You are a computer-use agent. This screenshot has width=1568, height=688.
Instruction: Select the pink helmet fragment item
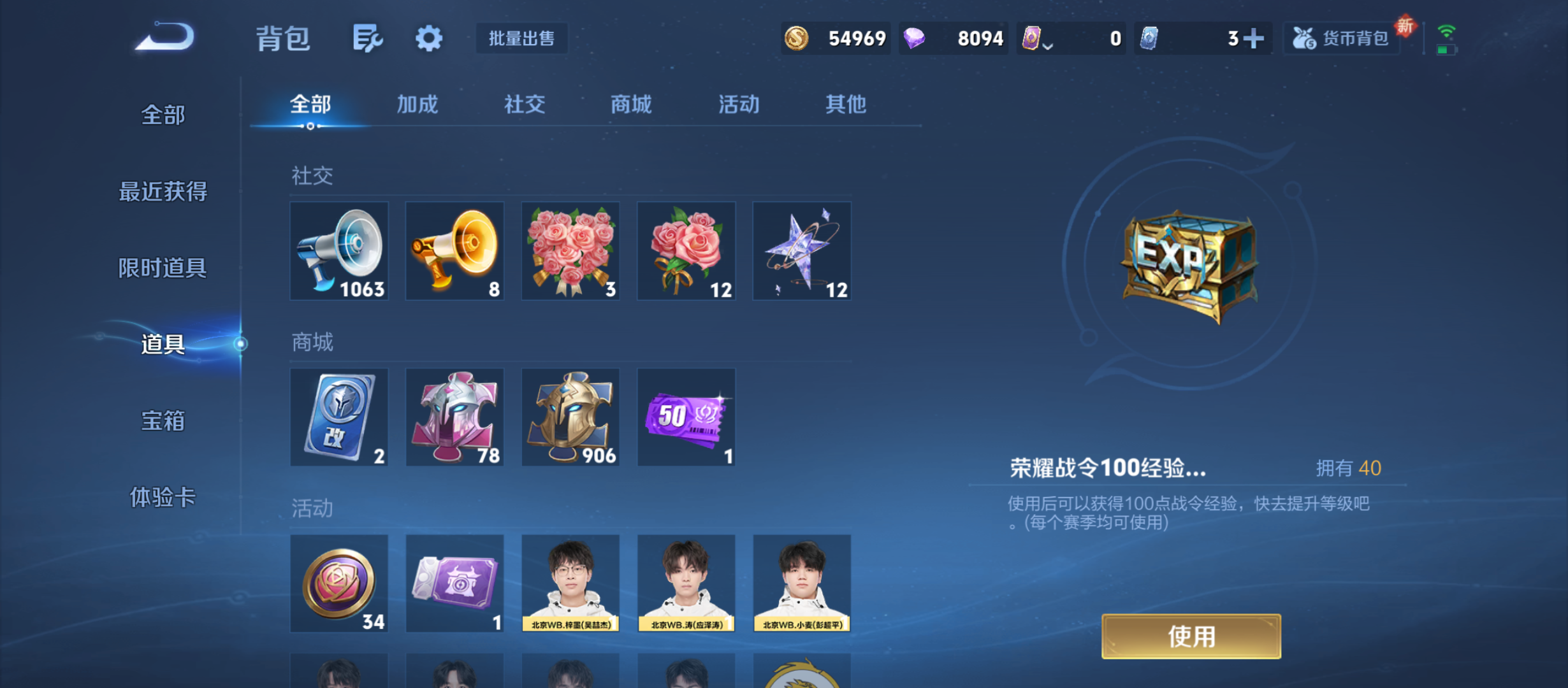point(454,417)
